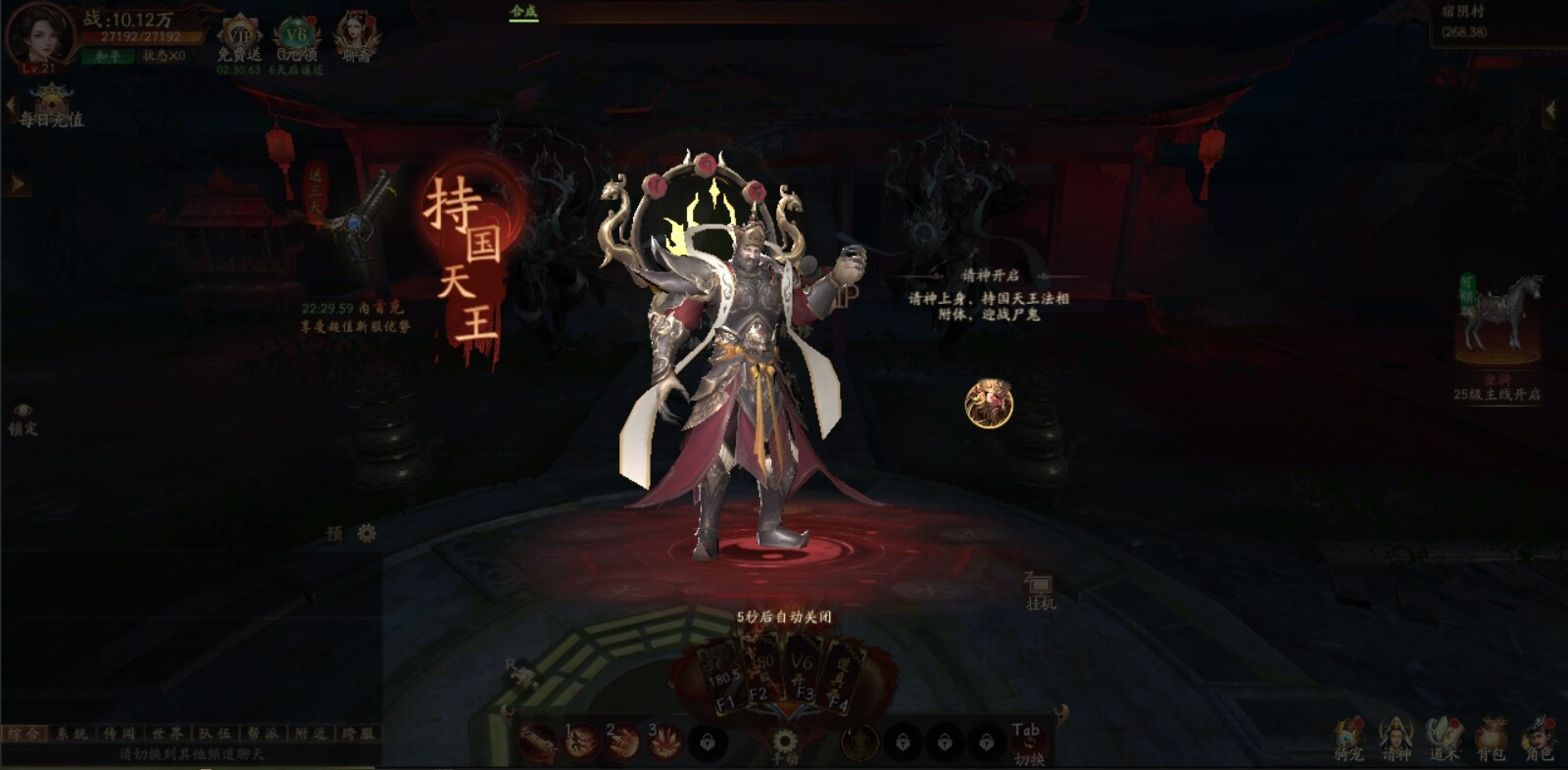
Task: Open the 角色 character menu
Action: click(x=1539, y=740)
